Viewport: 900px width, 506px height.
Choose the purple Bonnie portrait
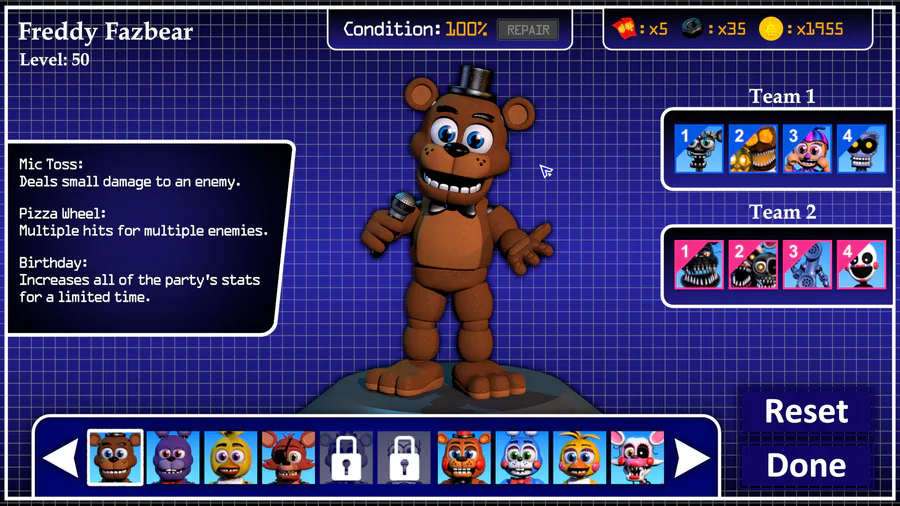click(x=174, y=458)
